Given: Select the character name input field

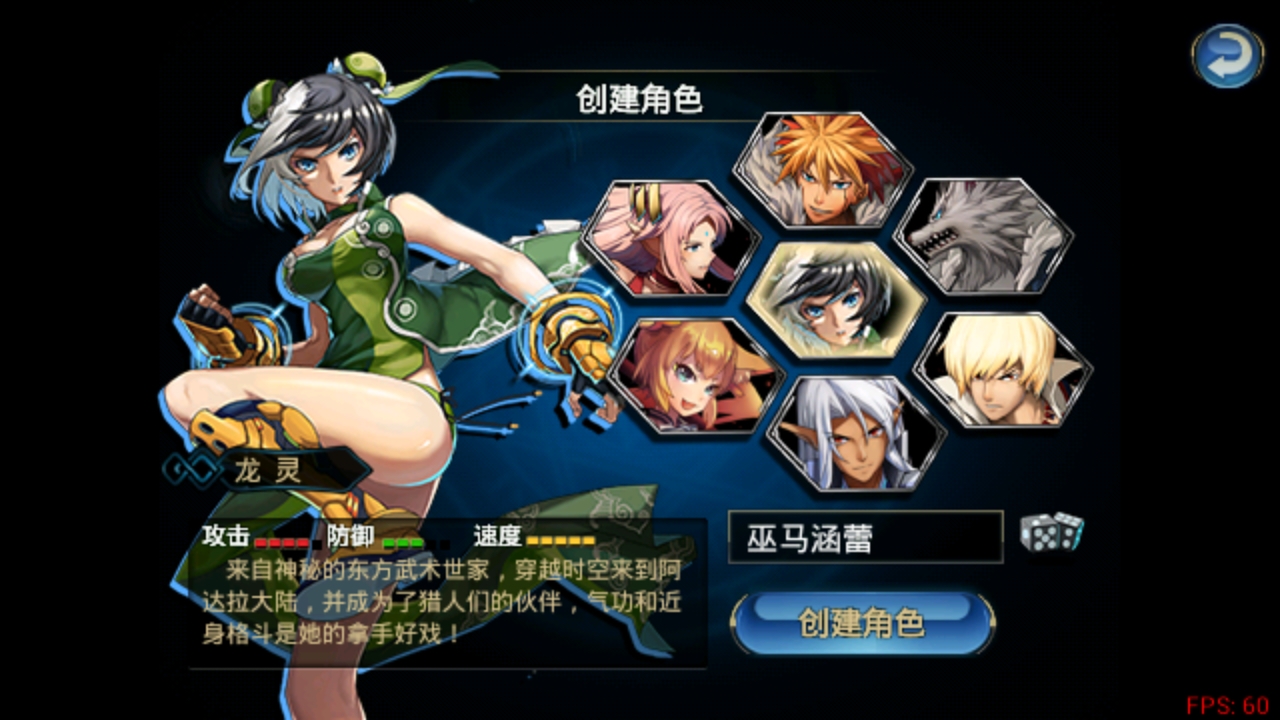Looking at the screenshot, I should click(x=865, y=538).
